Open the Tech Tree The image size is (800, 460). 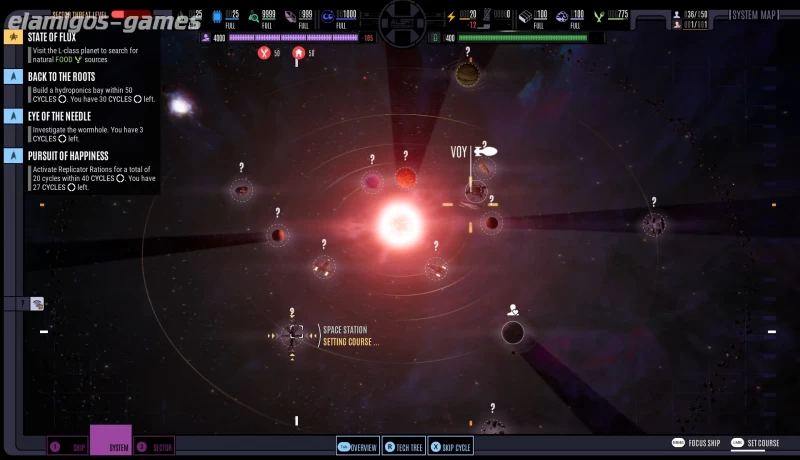pos(402,447)
